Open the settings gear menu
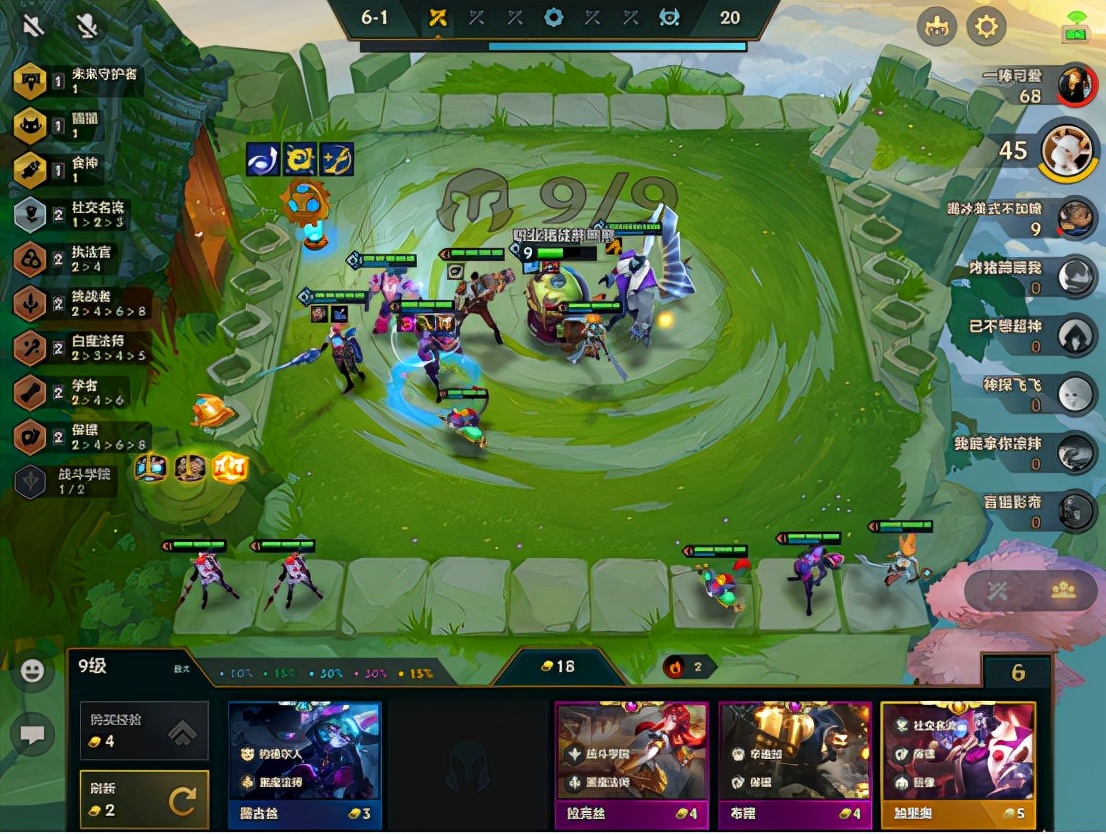This screenshot has width=1106, height=834. pos(986,26)
